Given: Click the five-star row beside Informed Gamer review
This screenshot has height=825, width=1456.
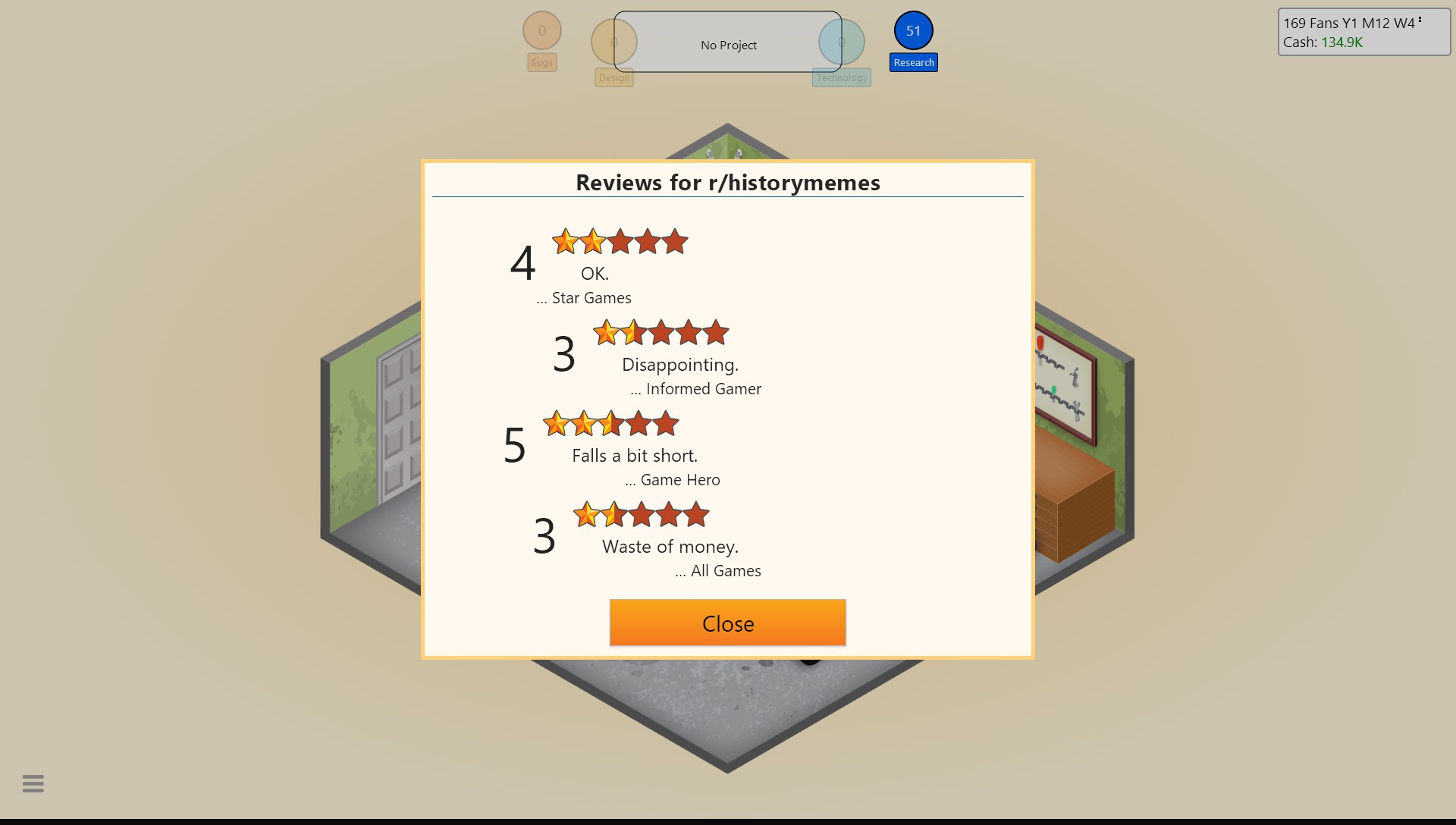Looking at the screenshot, I should (x=661, y=332).
